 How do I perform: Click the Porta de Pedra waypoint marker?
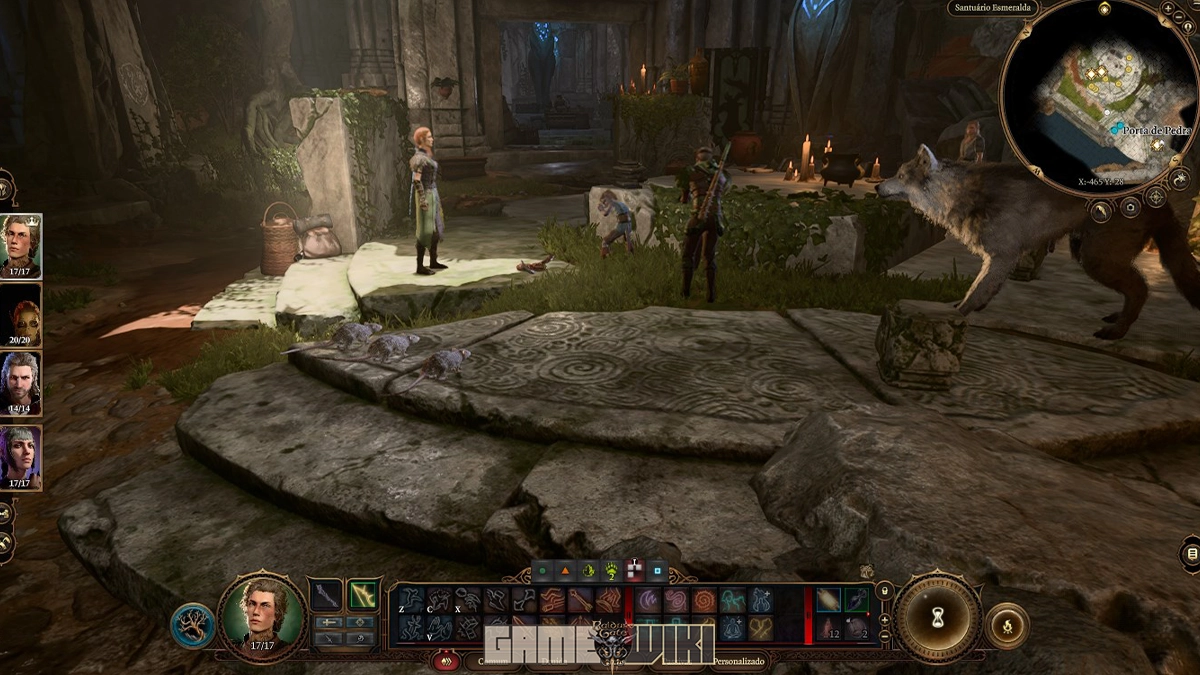(1117, 130)
